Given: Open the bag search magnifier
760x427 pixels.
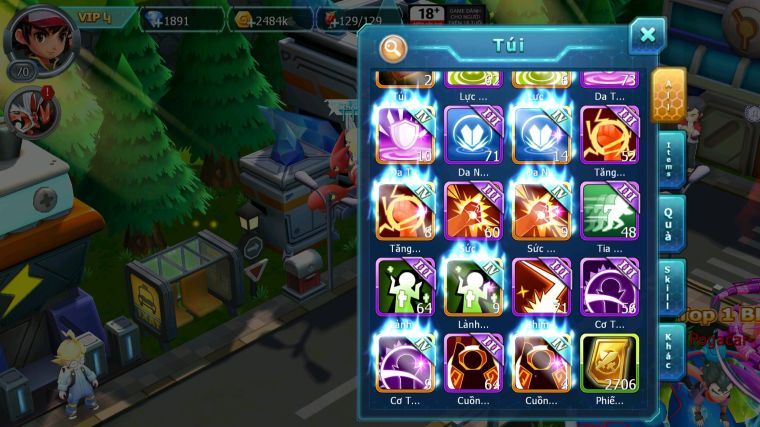Looking at the screenshot, I should click(394, 48).
